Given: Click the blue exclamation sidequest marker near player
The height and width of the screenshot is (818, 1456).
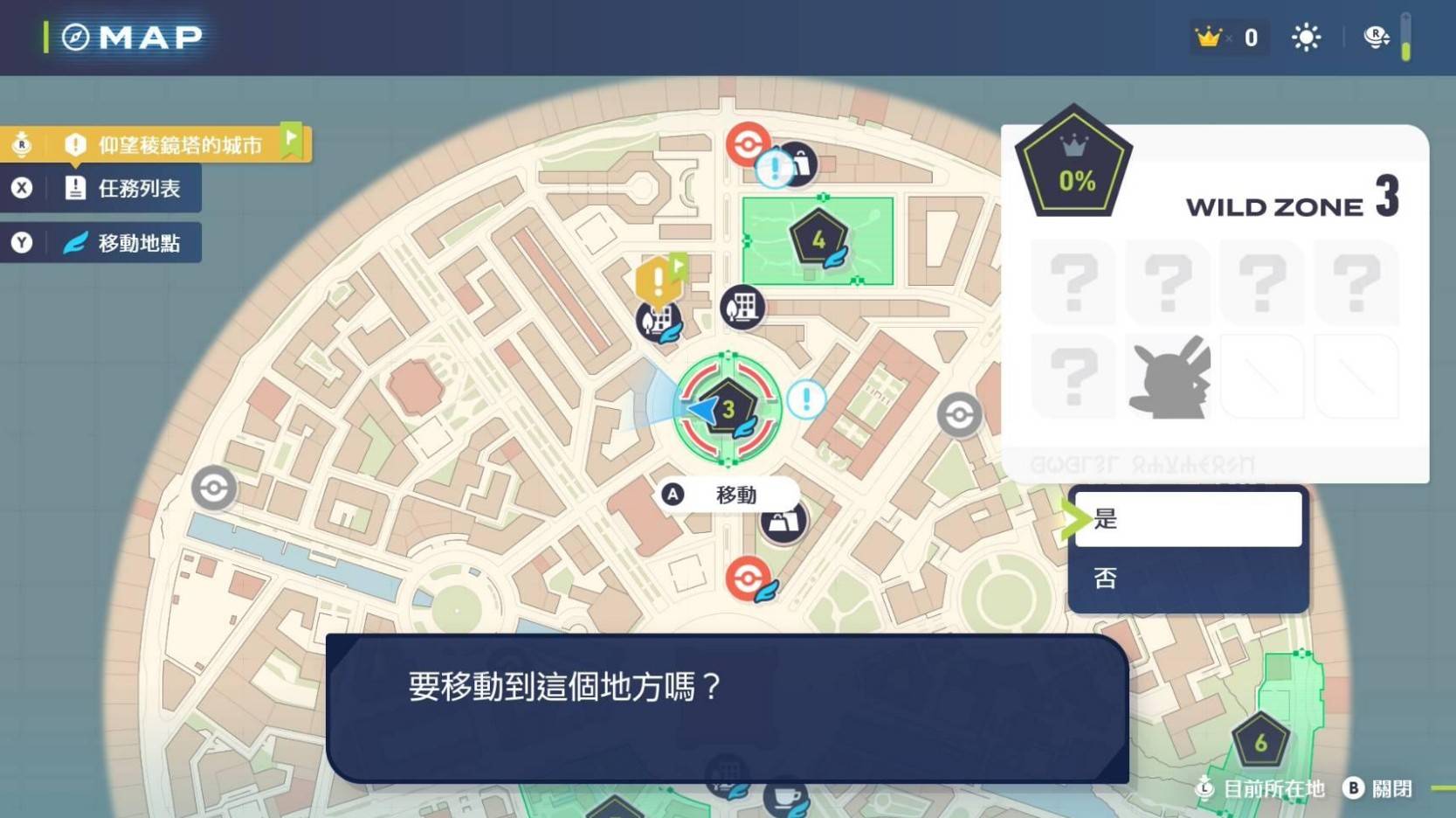Looking at the screenshot, I should tap(804, 400).
